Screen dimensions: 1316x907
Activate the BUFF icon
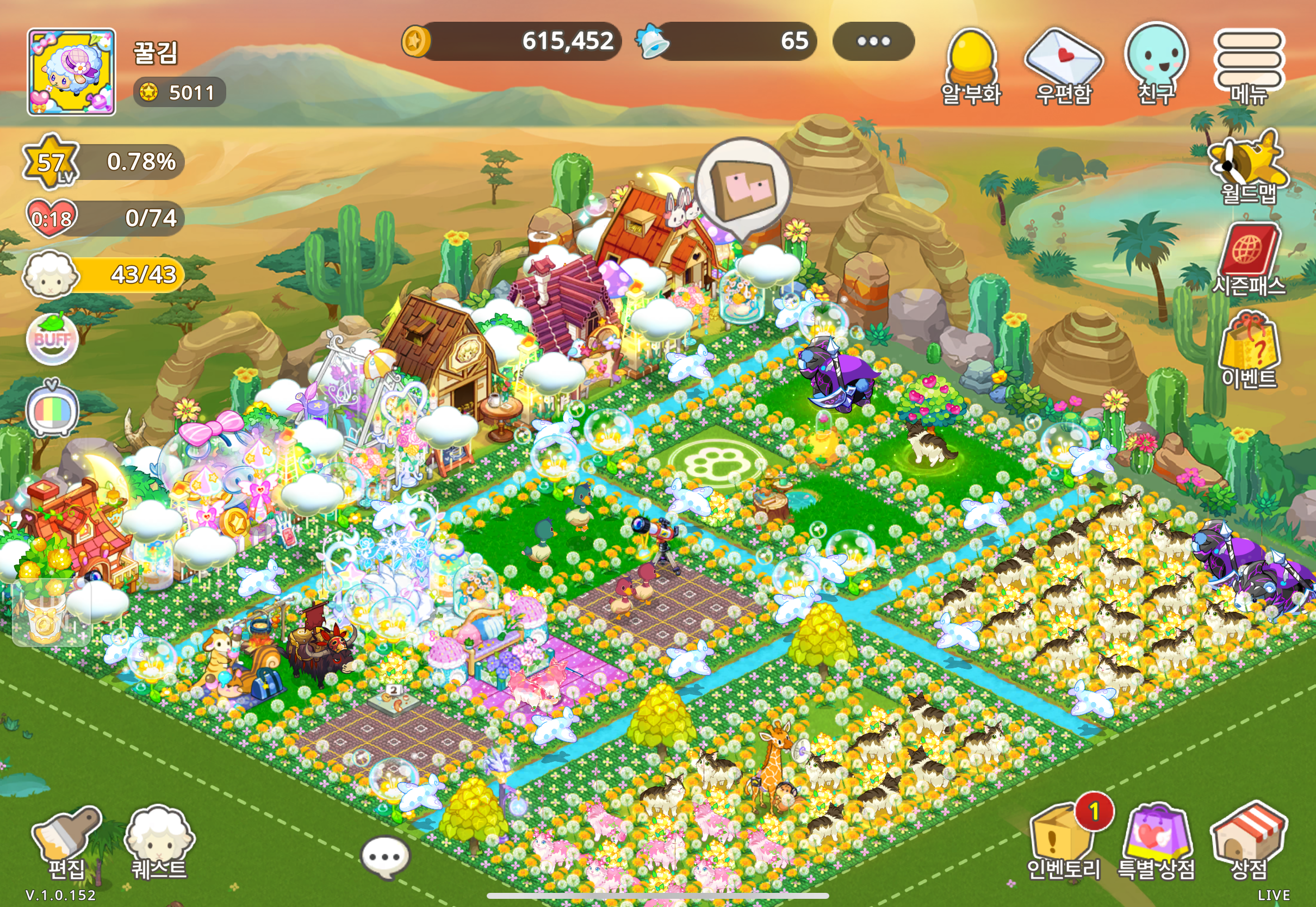pos(52,339)
